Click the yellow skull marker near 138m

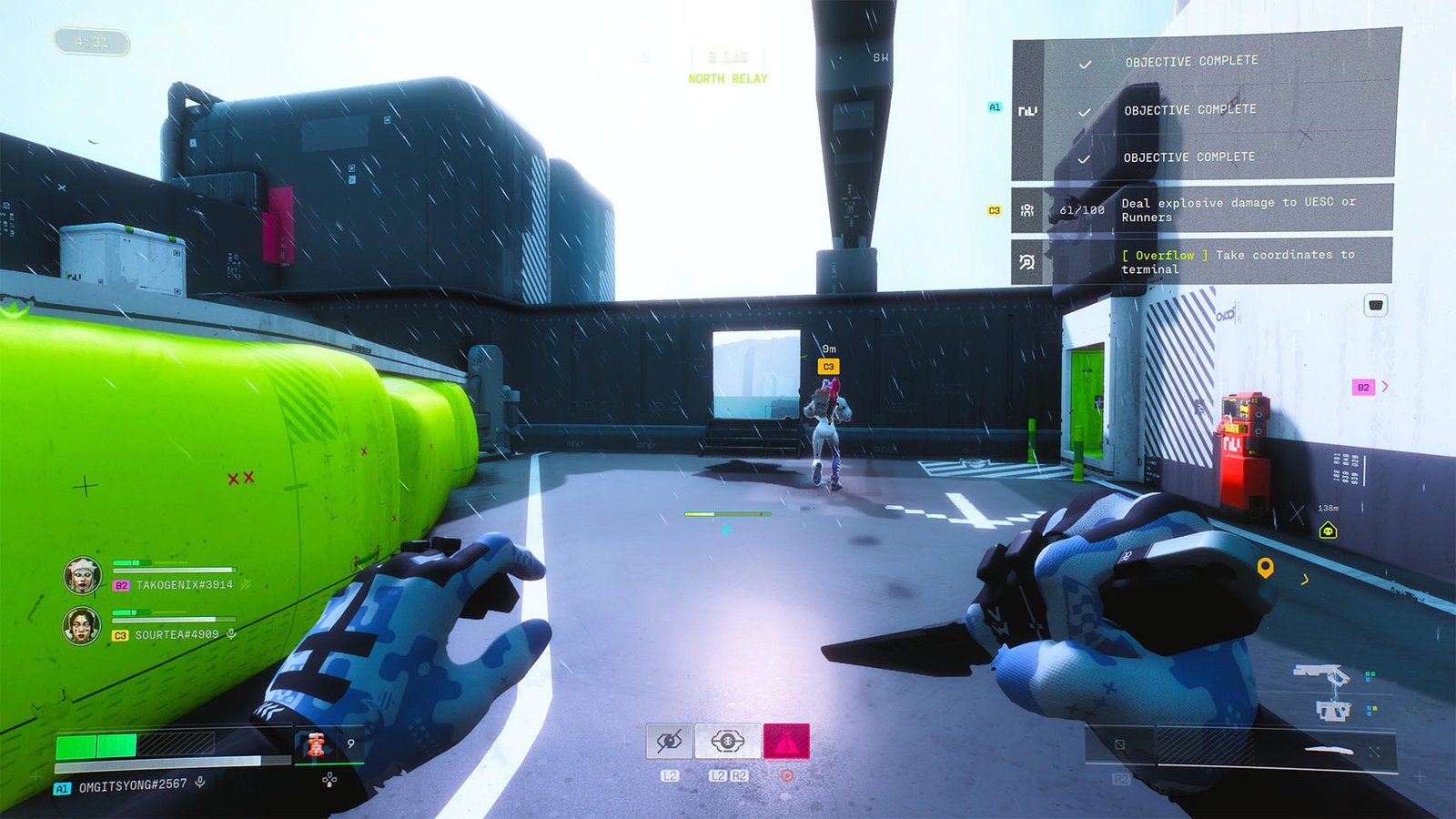[x=1328, y=530]
